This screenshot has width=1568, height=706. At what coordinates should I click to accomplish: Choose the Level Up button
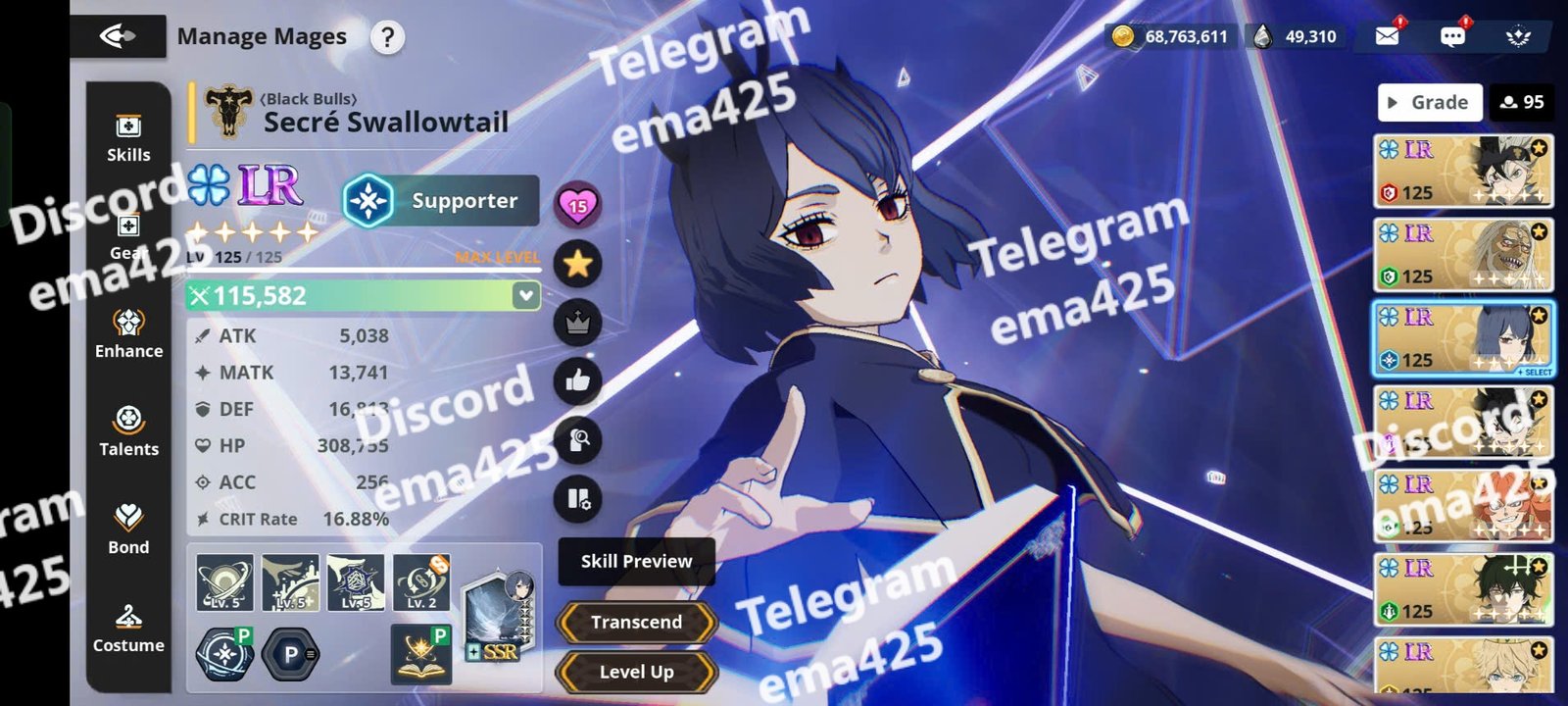click(x=636, y=672)
